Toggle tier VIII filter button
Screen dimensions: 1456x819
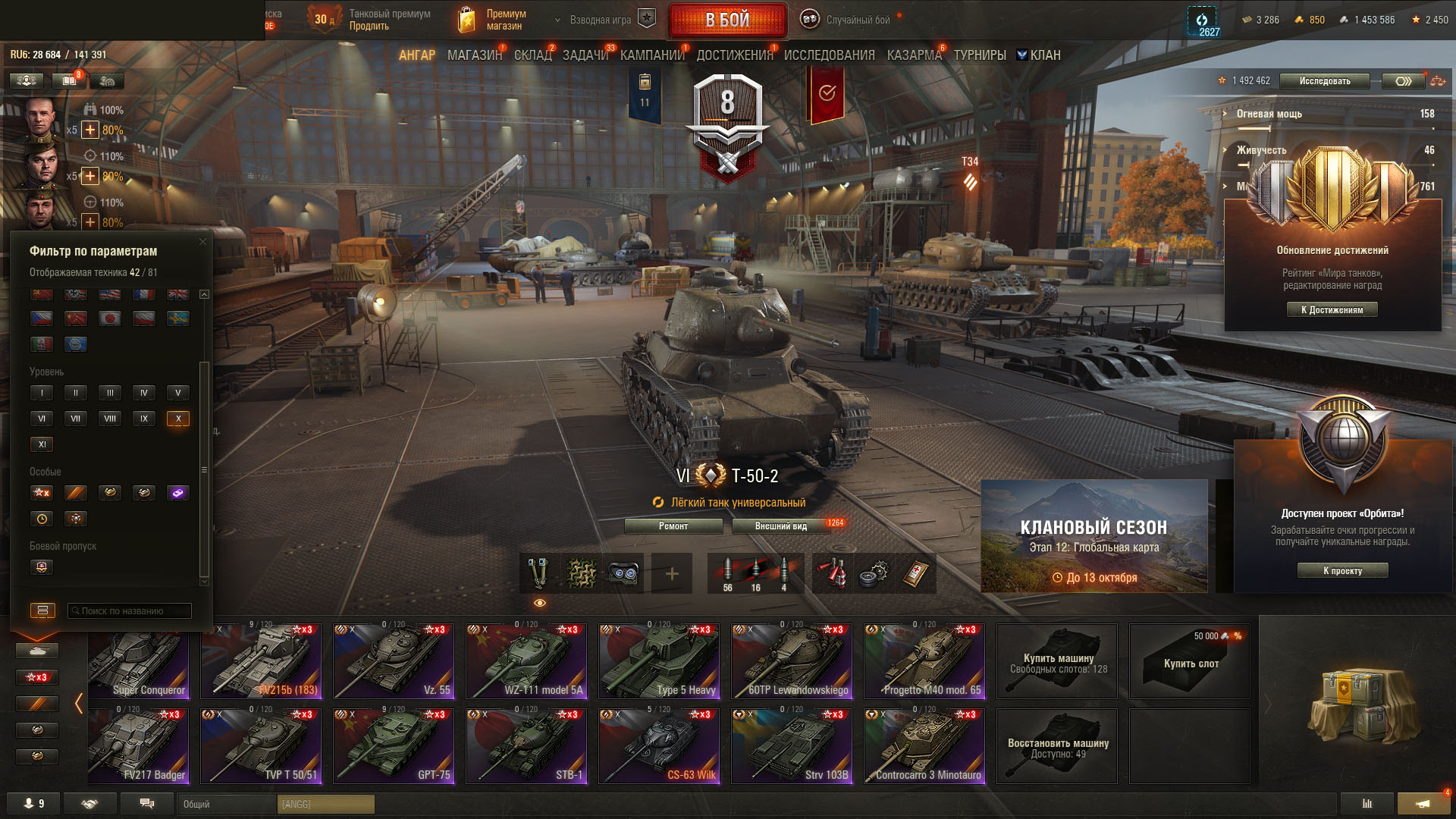click(x=110, y=419)
